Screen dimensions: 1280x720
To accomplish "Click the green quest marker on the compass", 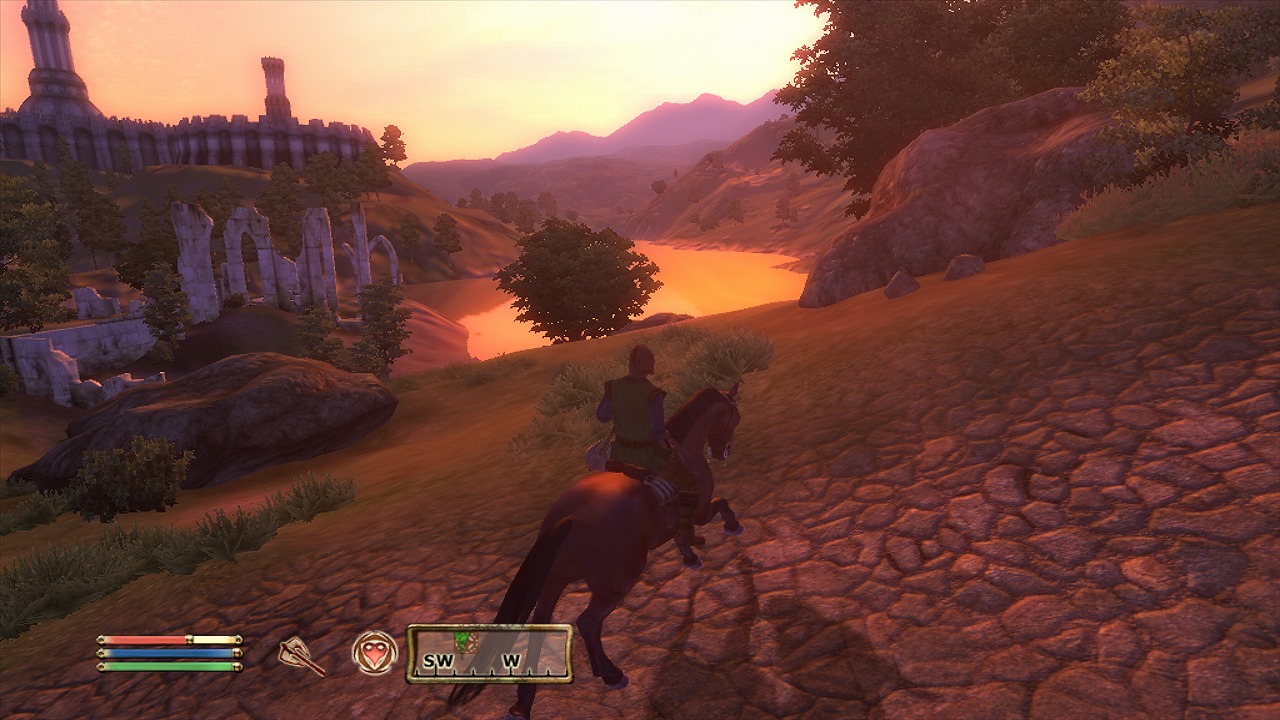I will [x=463, y=639].
